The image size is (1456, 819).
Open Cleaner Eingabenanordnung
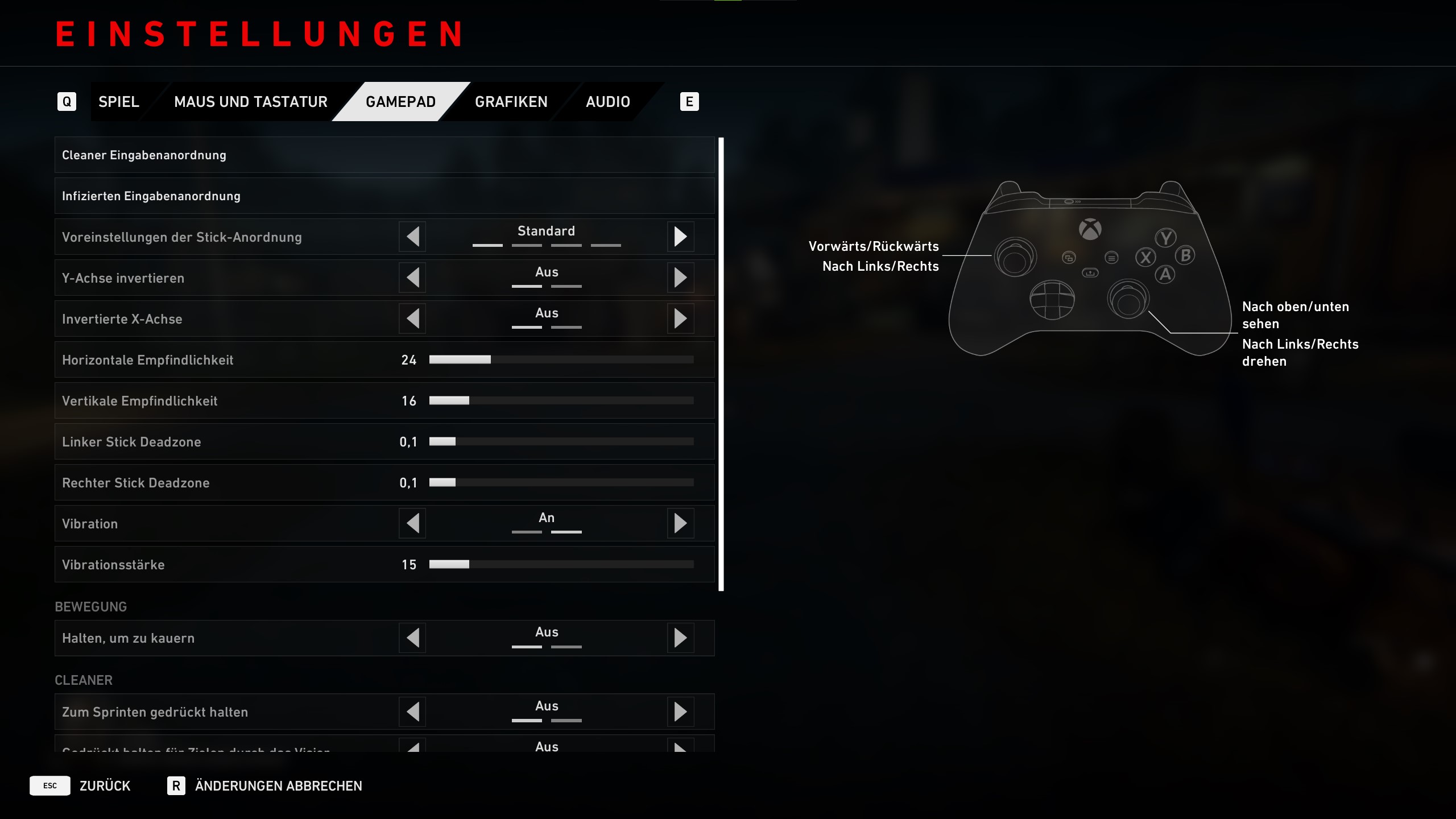[x=384, y=155]
